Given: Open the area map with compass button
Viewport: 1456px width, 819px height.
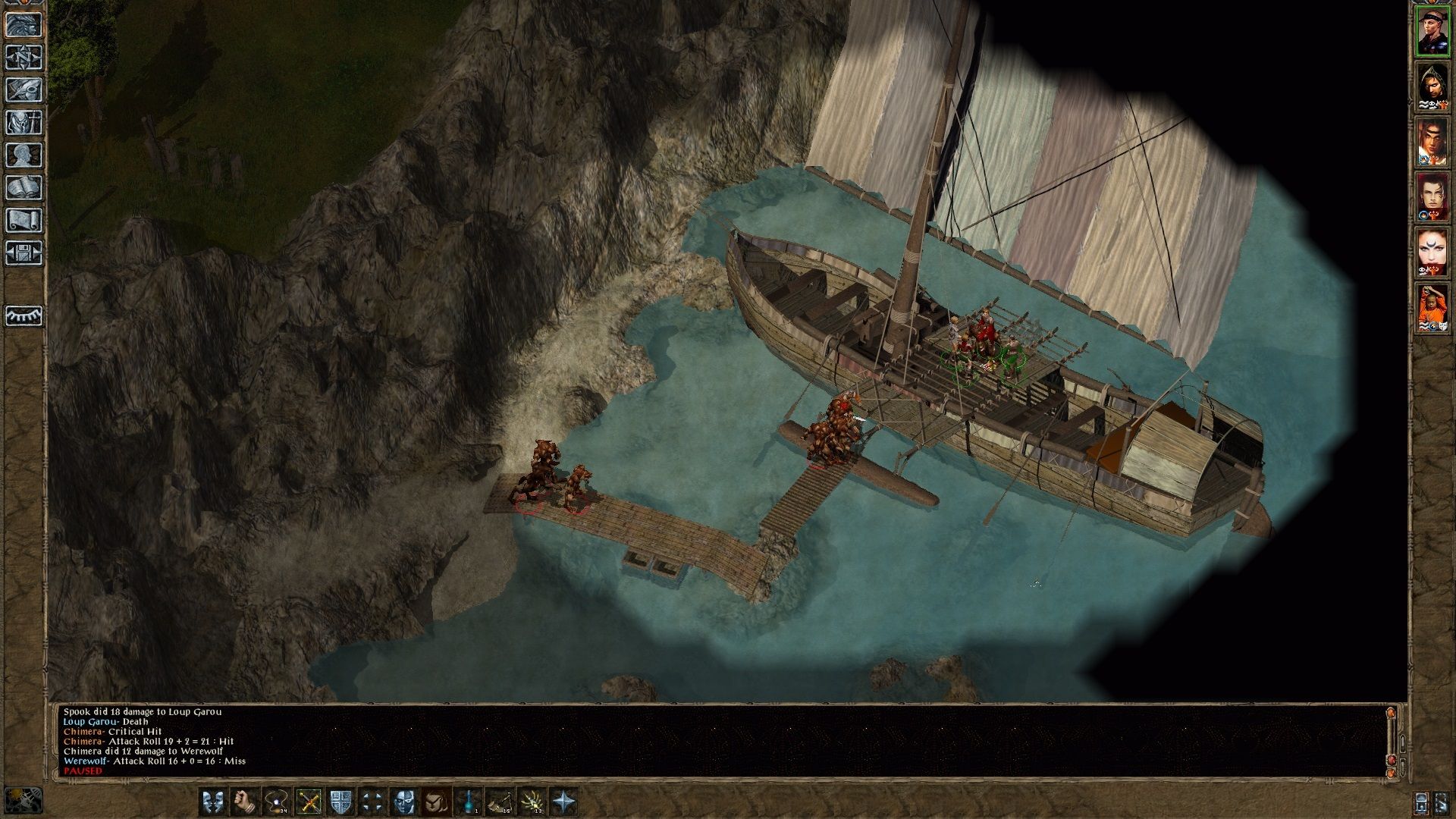Looking at the screenshot, I should [24, 57].
